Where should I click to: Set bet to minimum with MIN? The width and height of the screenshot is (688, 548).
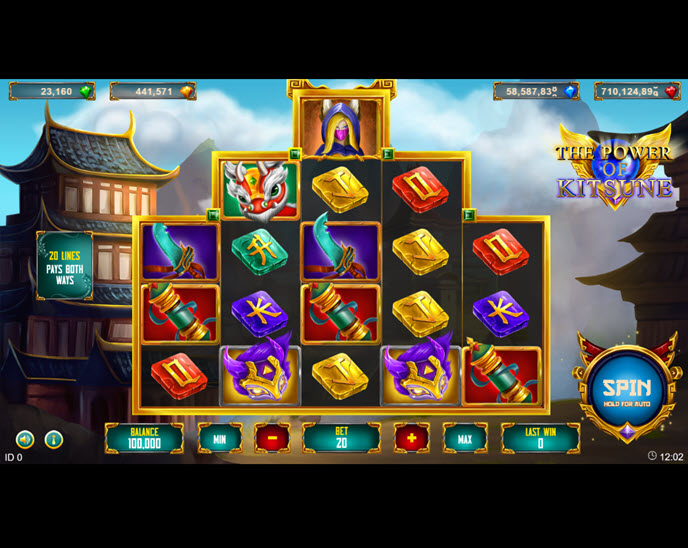(219, 438)
